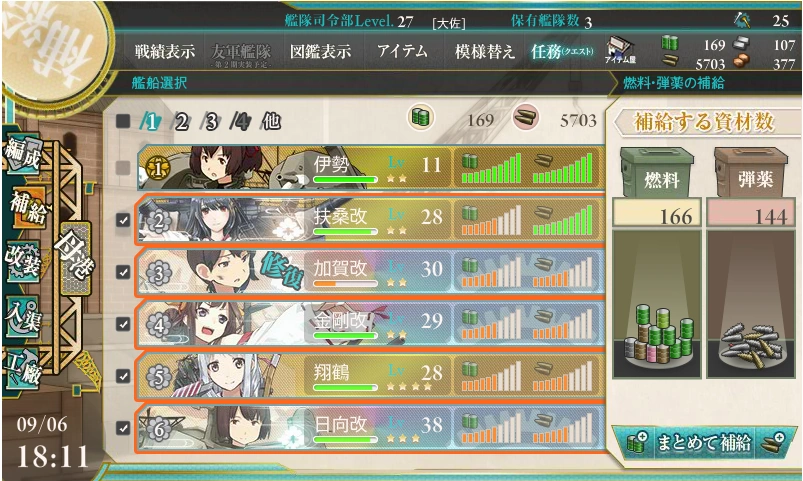
Task: Open the アイテム屋 item shop icon
Action: click(x=618, y=52)
